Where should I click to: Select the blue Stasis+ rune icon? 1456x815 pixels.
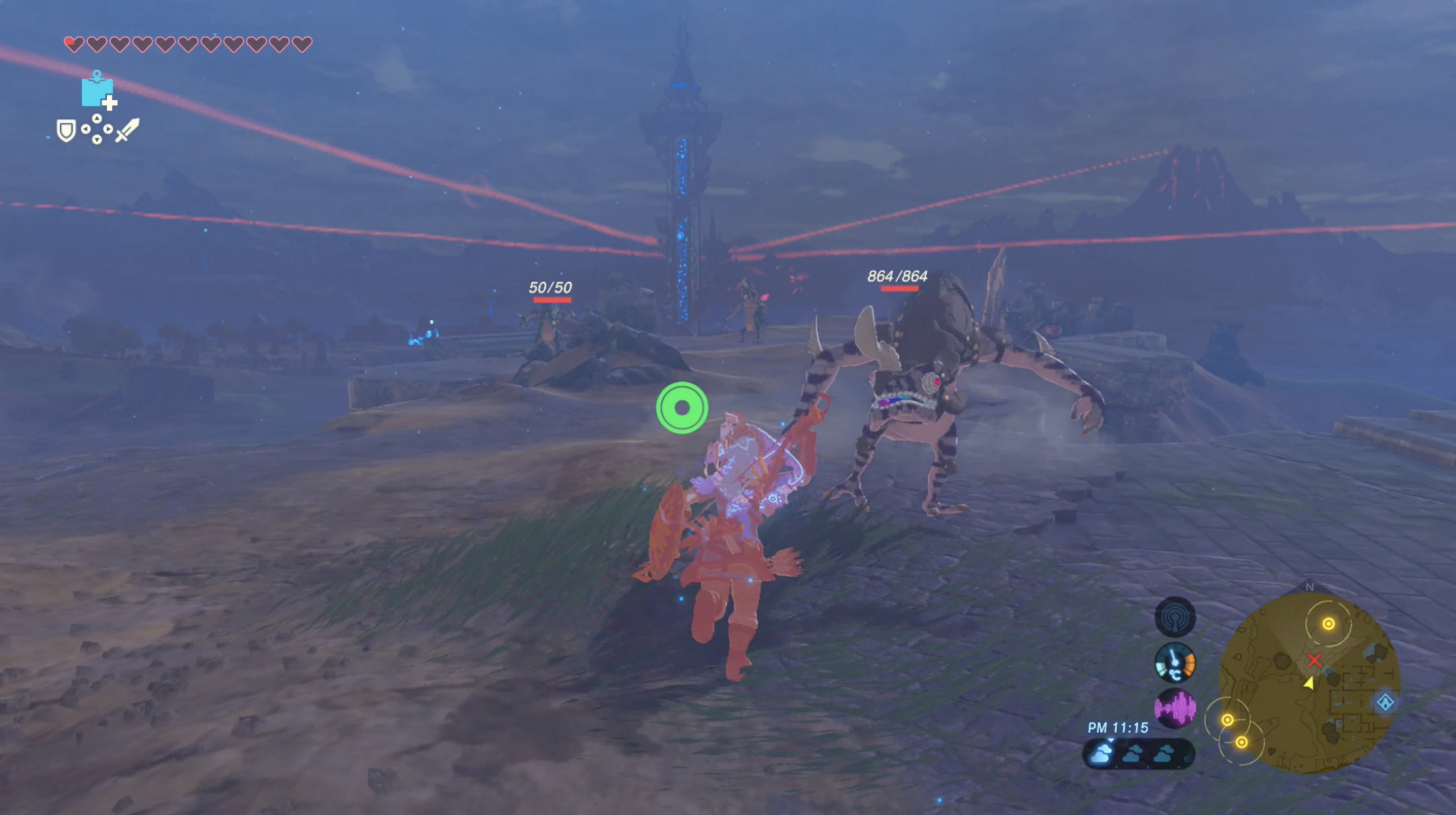(98, 92)
